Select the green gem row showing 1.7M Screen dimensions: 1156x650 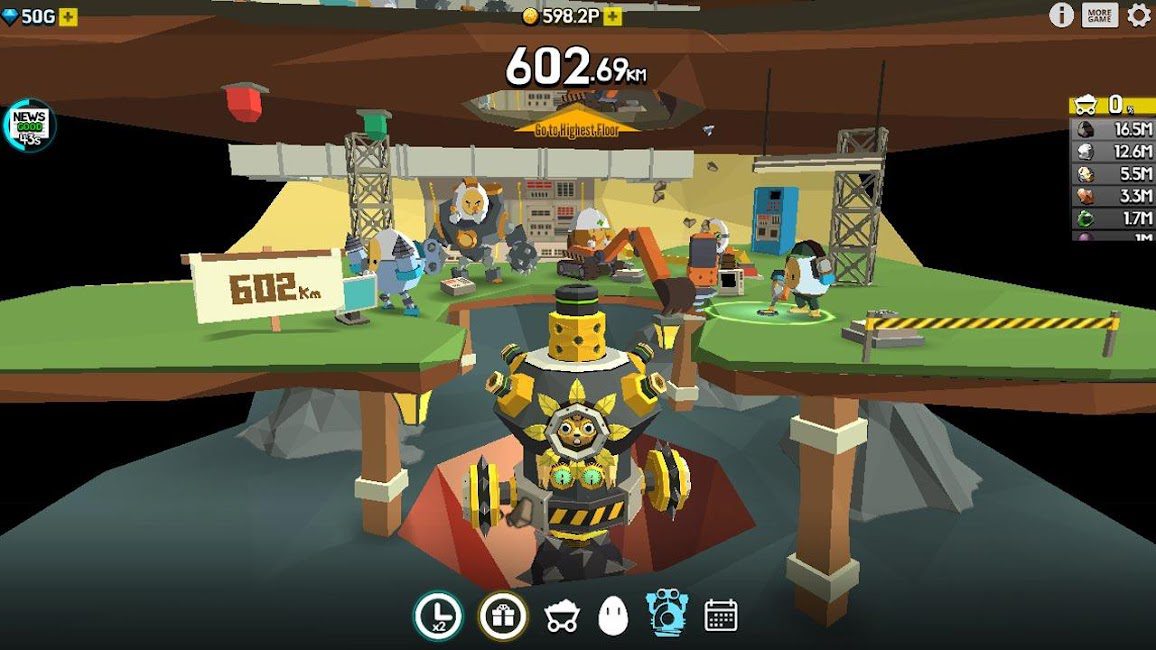(x=1112, y=218)
